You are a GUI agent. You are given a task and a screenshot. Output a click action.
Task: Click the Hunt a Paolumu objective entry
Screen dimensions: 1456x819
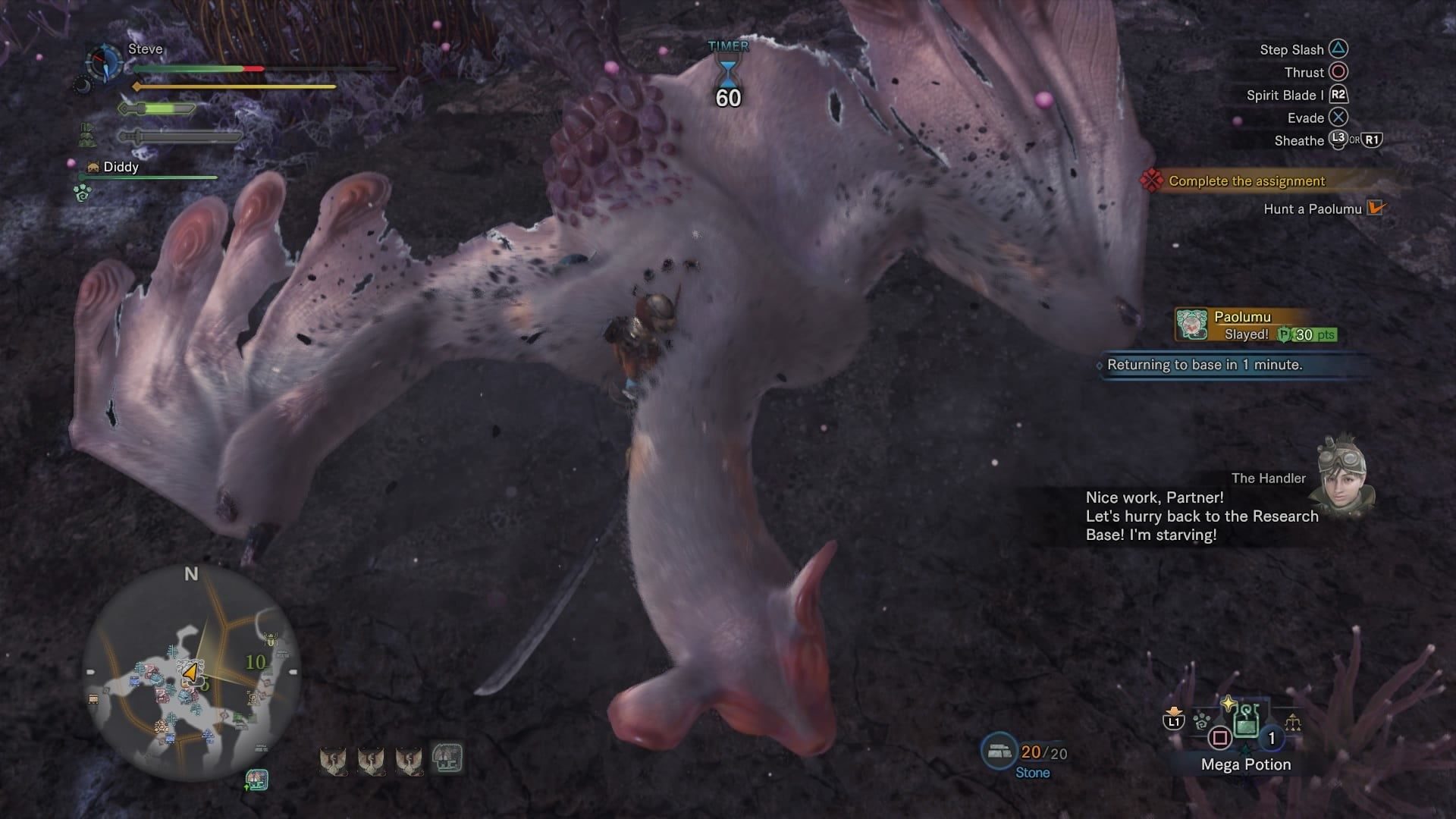(1313, 209)
